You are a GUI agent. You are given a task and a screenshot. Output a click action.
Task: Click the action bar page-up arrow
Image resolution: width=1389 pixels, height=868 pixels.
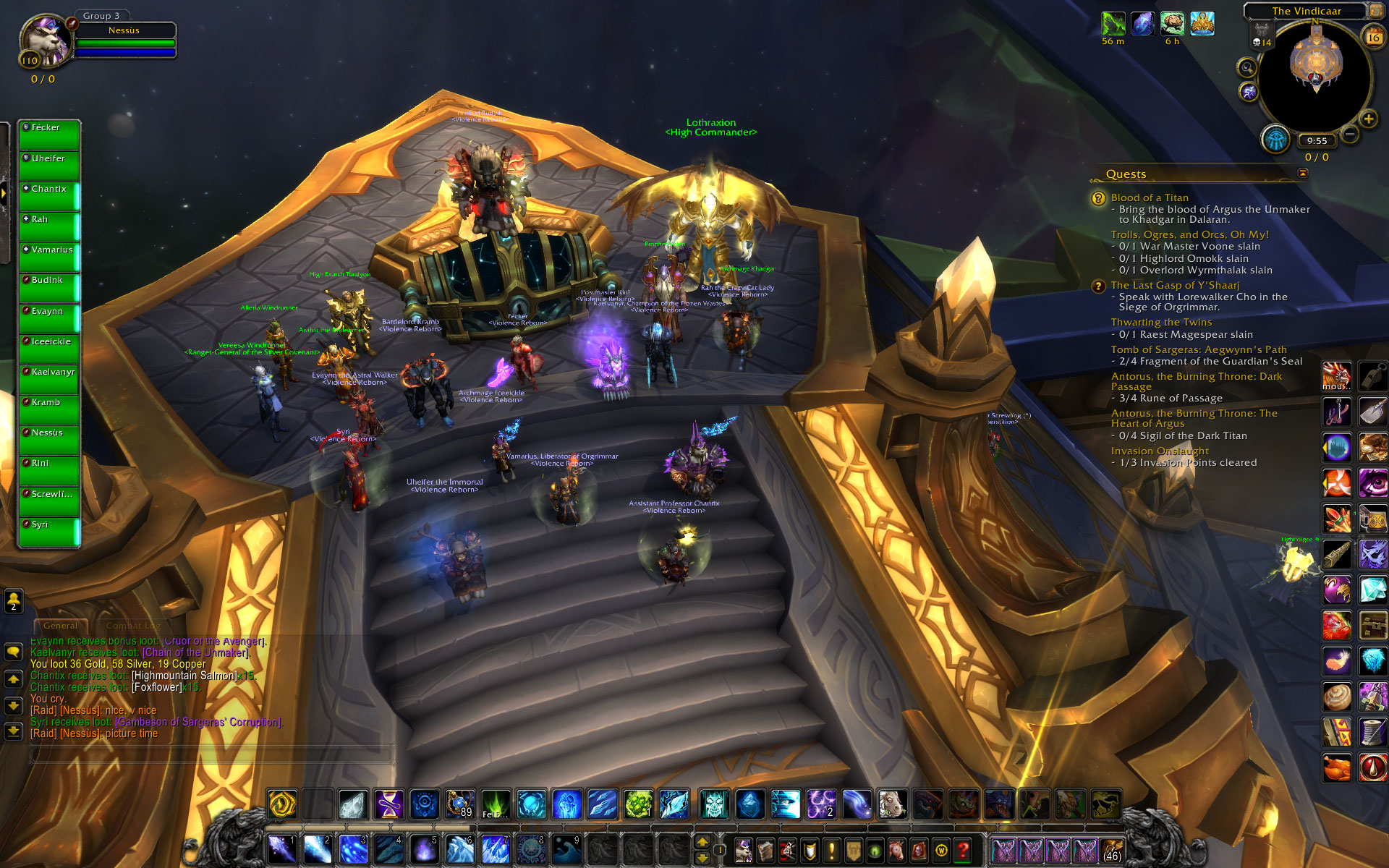[702, 842]
